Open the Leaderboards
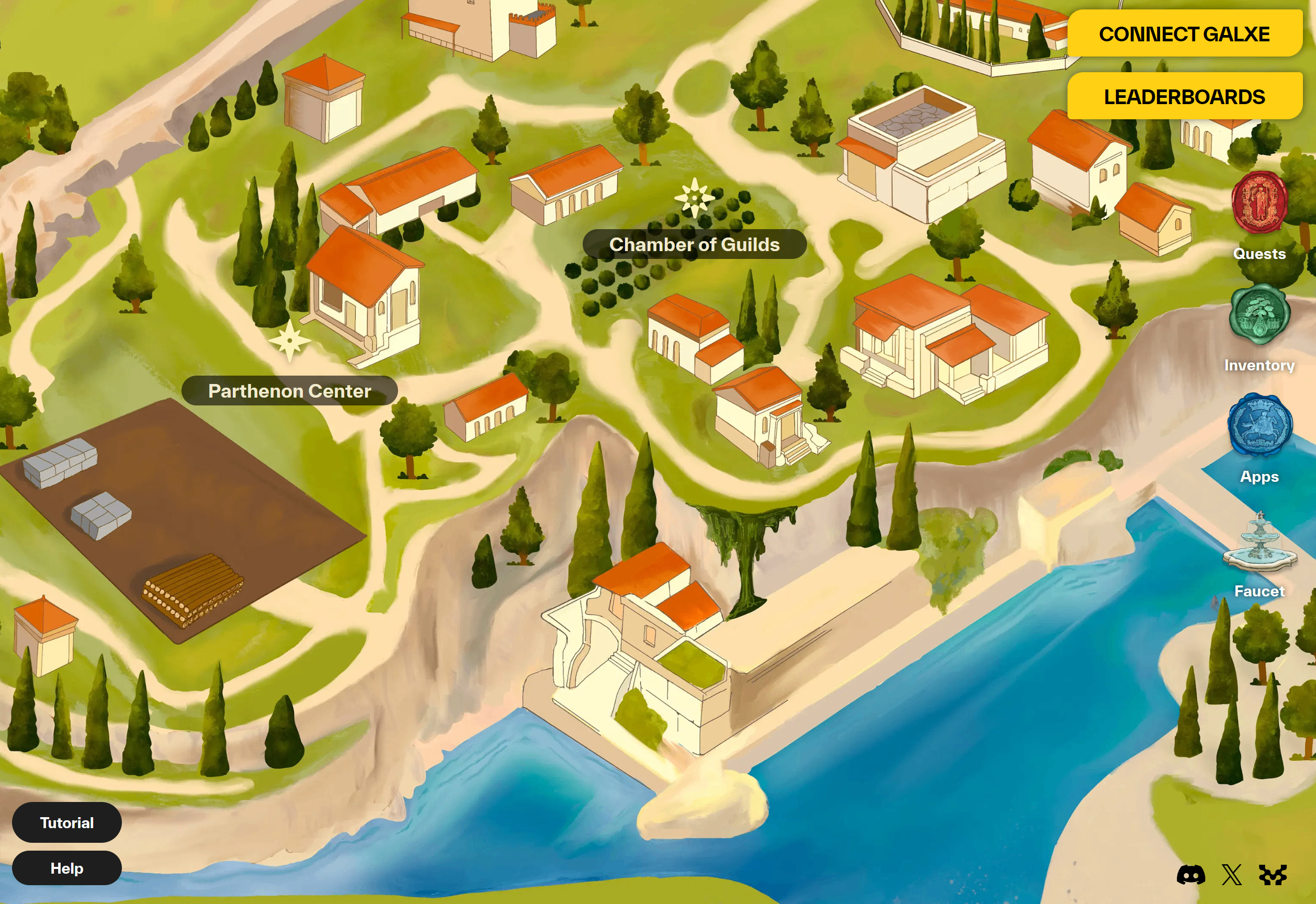1316x904 pixels. (1184, 96)
